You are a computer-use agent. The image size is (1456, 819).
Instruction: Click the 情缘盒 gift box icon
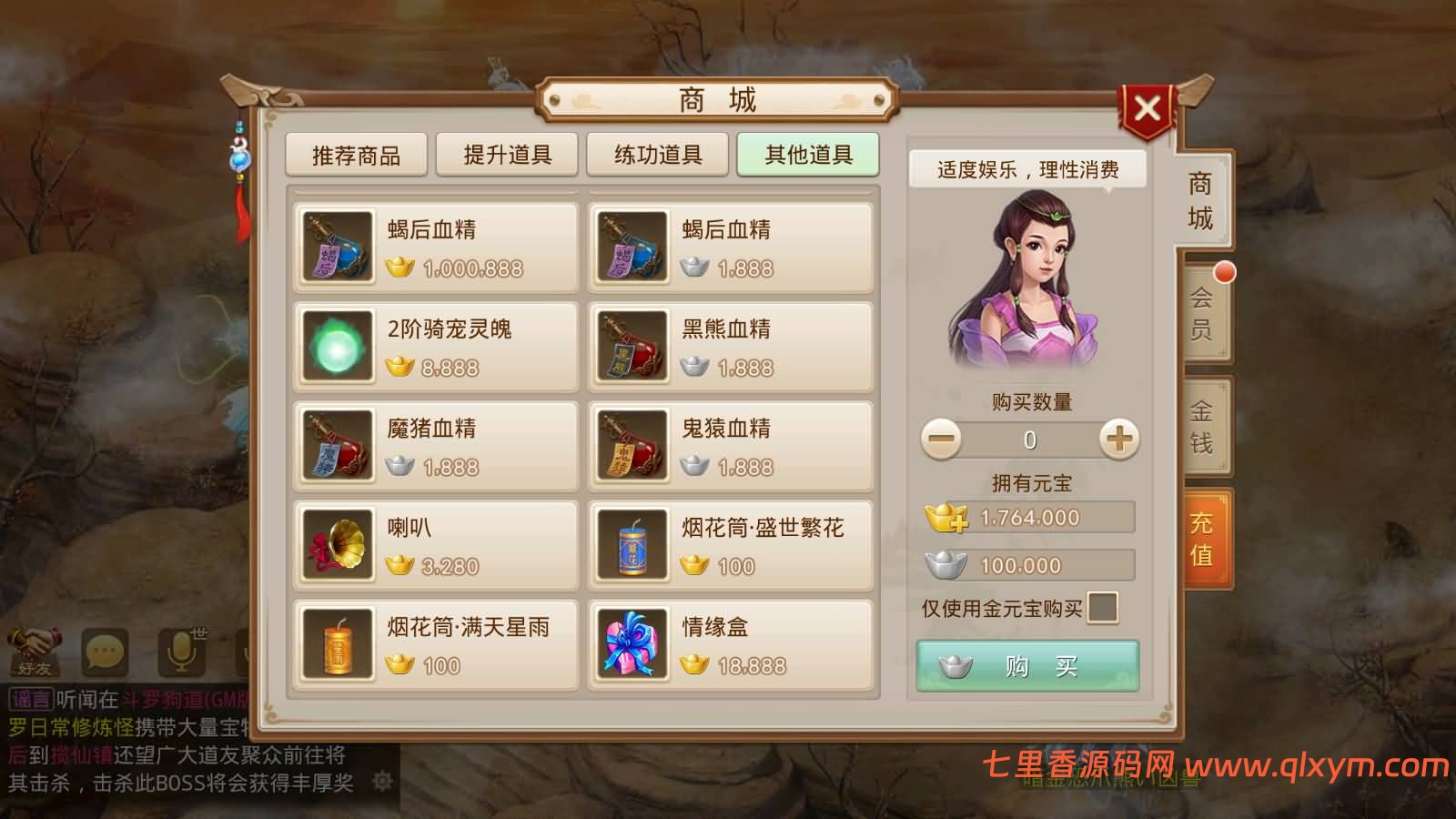(x=632, y=643)
